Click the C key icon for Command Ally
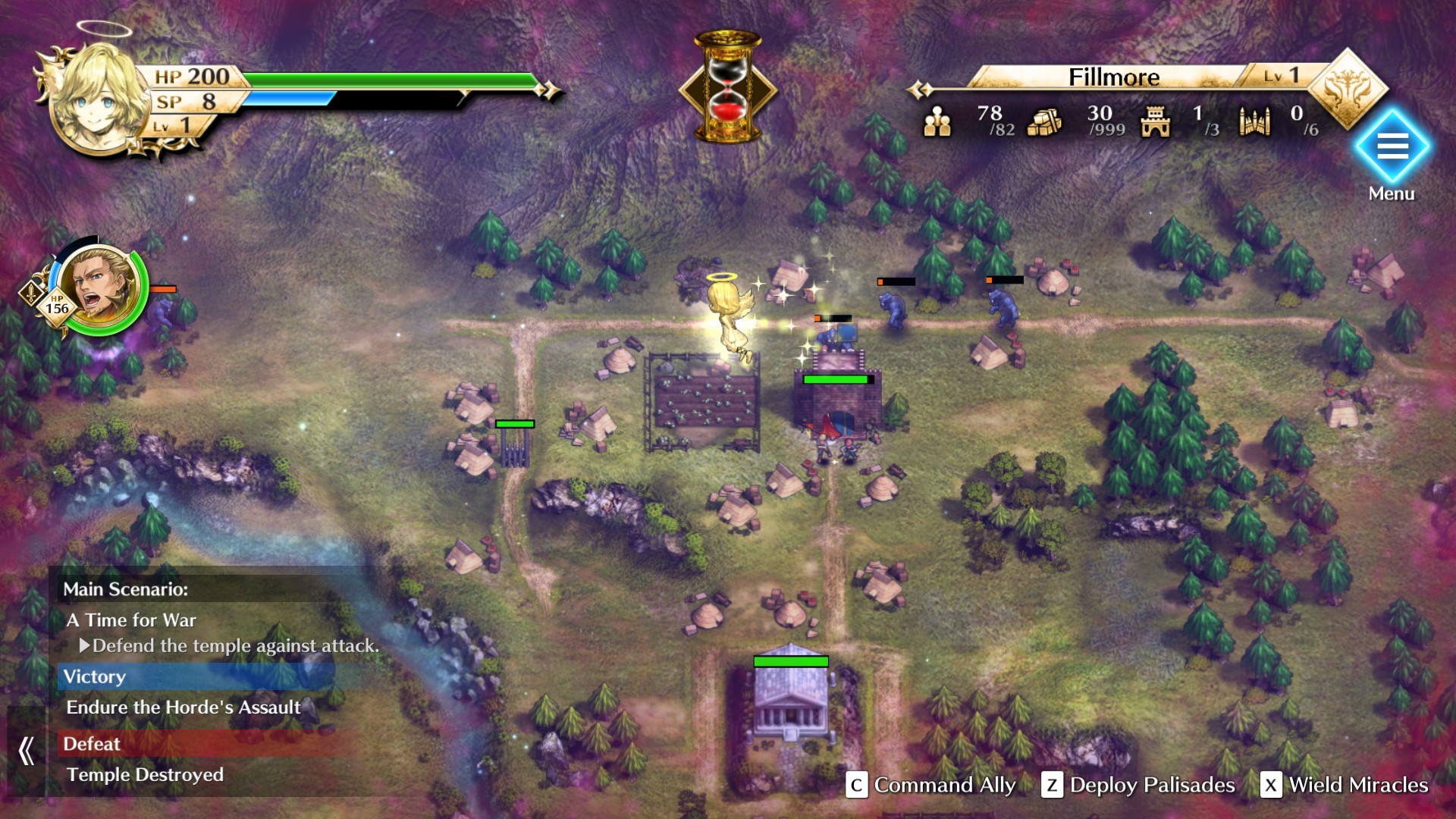The height and width of the screenshot is (819, 1456). 858,786
